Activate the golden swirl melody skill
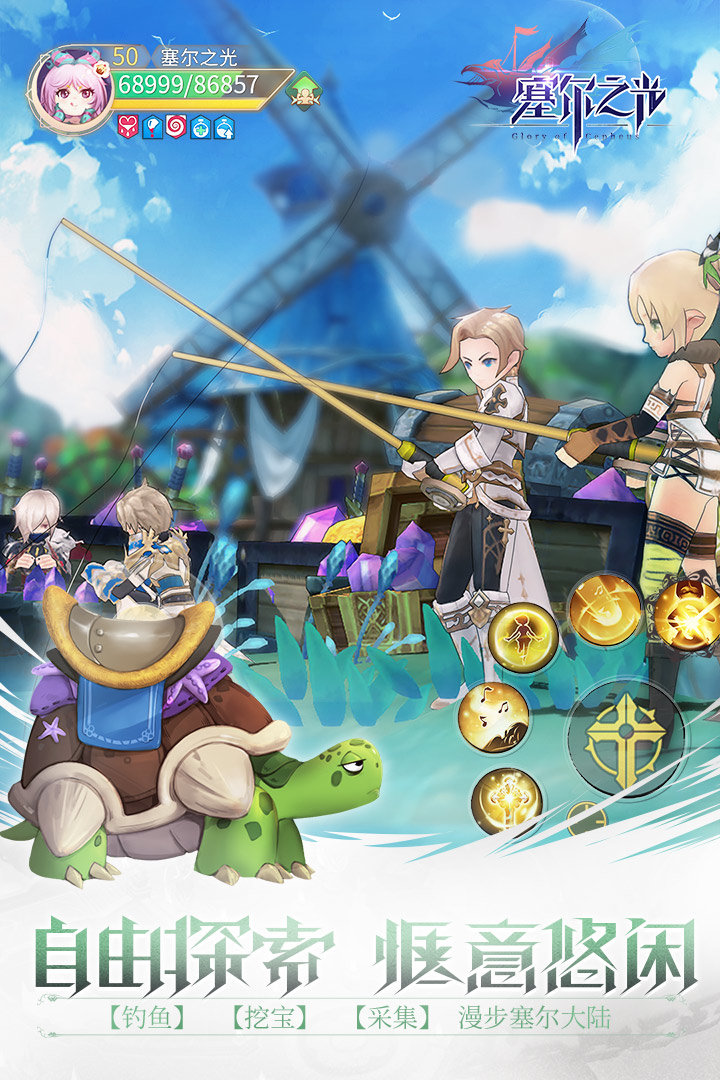This screenshot has width=720, height=1080. [x=604, y=609]
